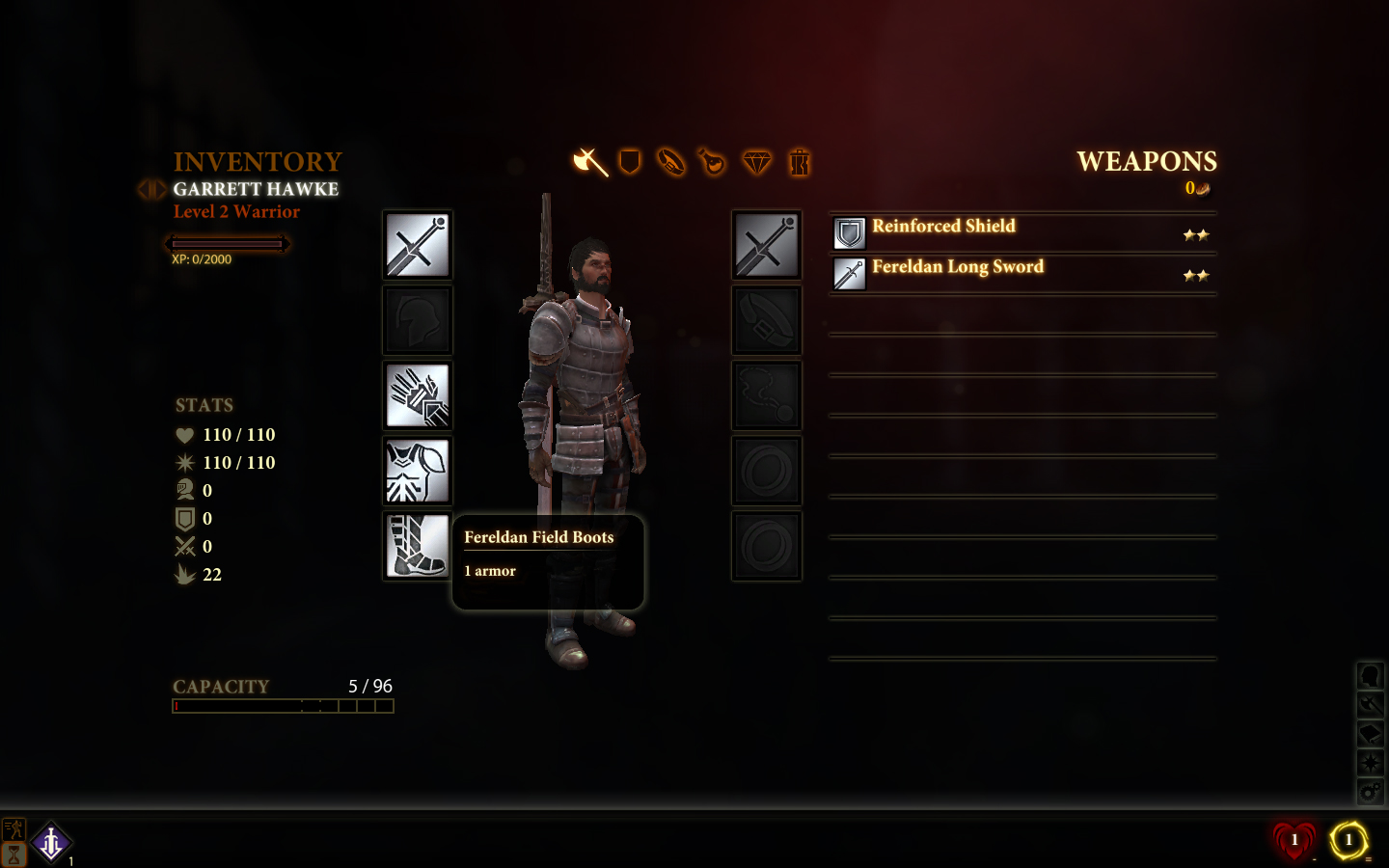1389x868 pixels.
Task: Switch to the armor shield tab
Action: coord(630,162)
